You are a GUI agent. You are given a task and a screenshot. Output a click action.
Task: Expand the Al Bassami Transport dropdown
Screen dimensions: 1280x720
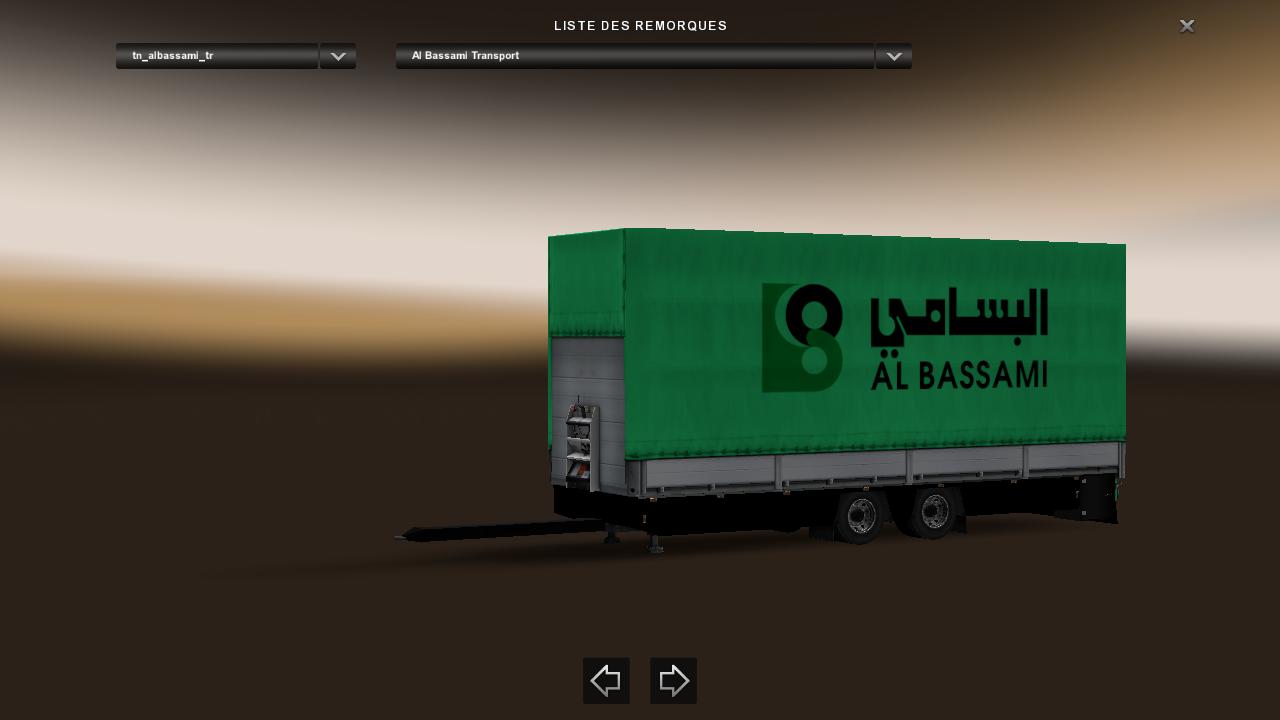pyautogui.click(x=893, y=56)
